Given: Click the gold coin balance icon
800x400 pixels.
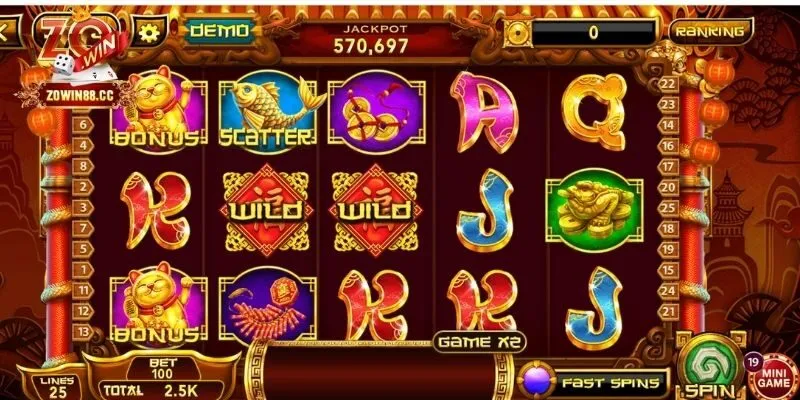Looking at the screenshot, I should click(518, 31).
